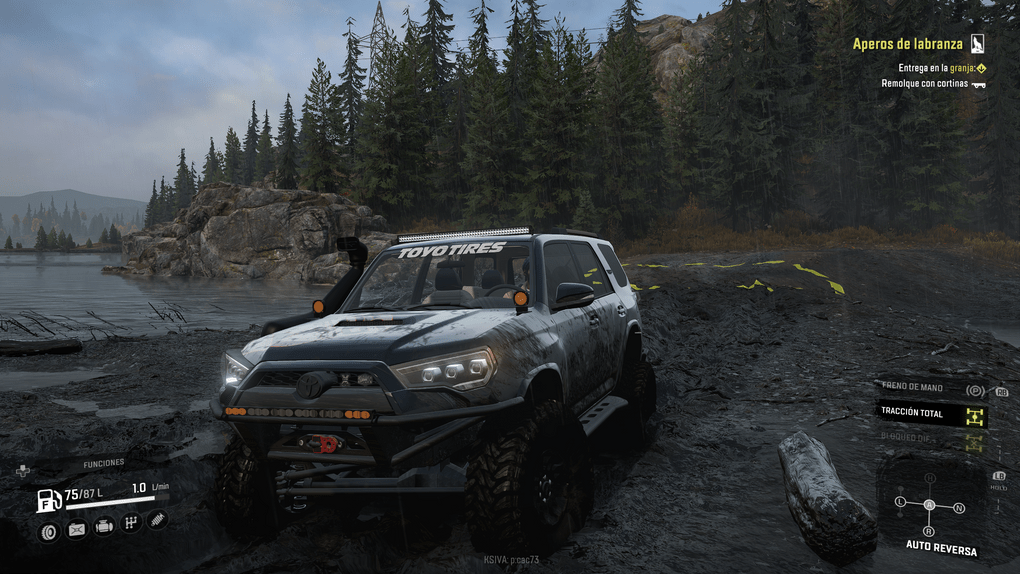This screenshot has height=574, width=1020.
Task: Click the fuel tank damage icon
Action: (x=76, y=530)
